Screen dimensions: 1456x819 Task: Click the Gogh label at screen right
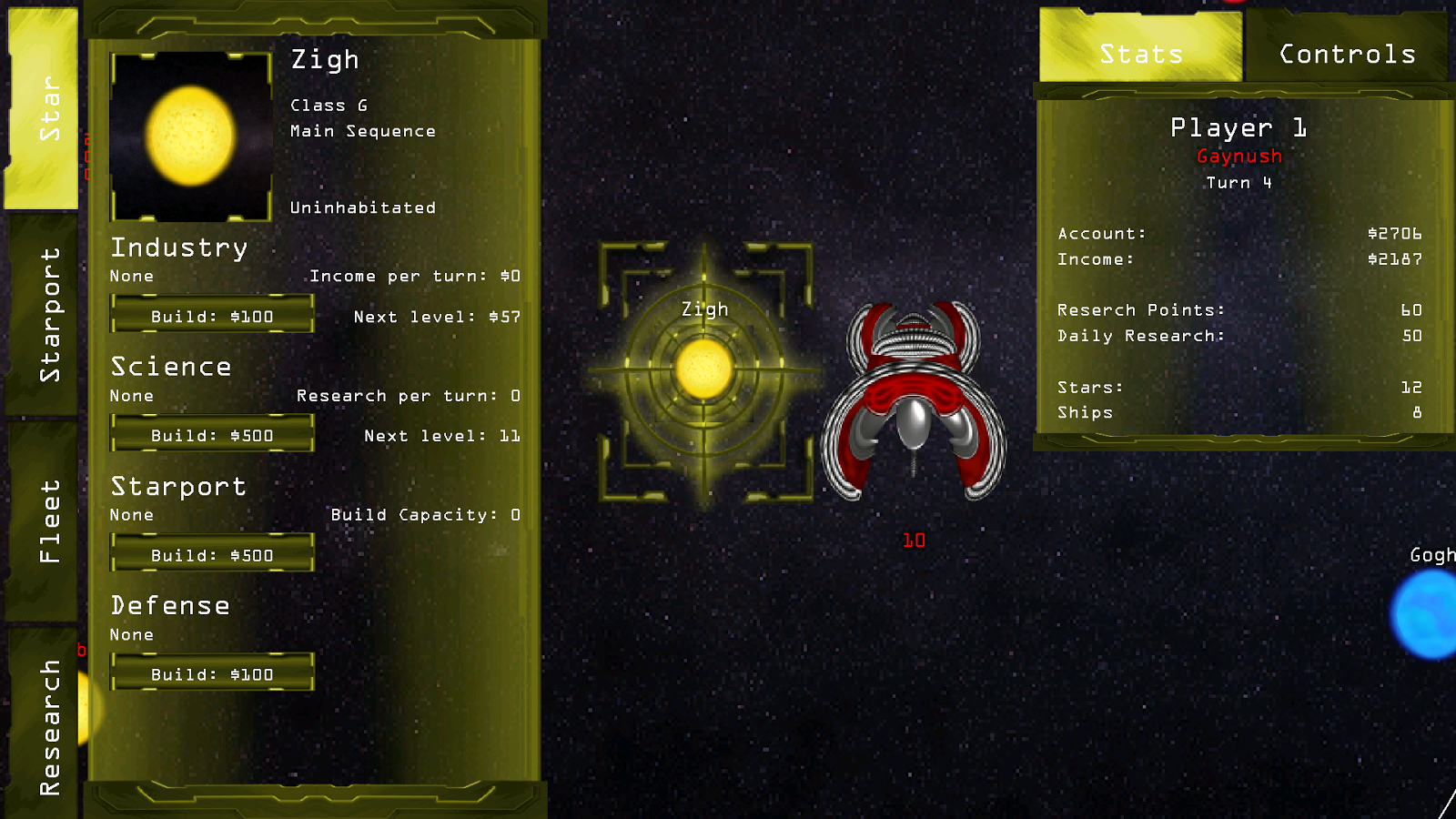click(1431, 555)
